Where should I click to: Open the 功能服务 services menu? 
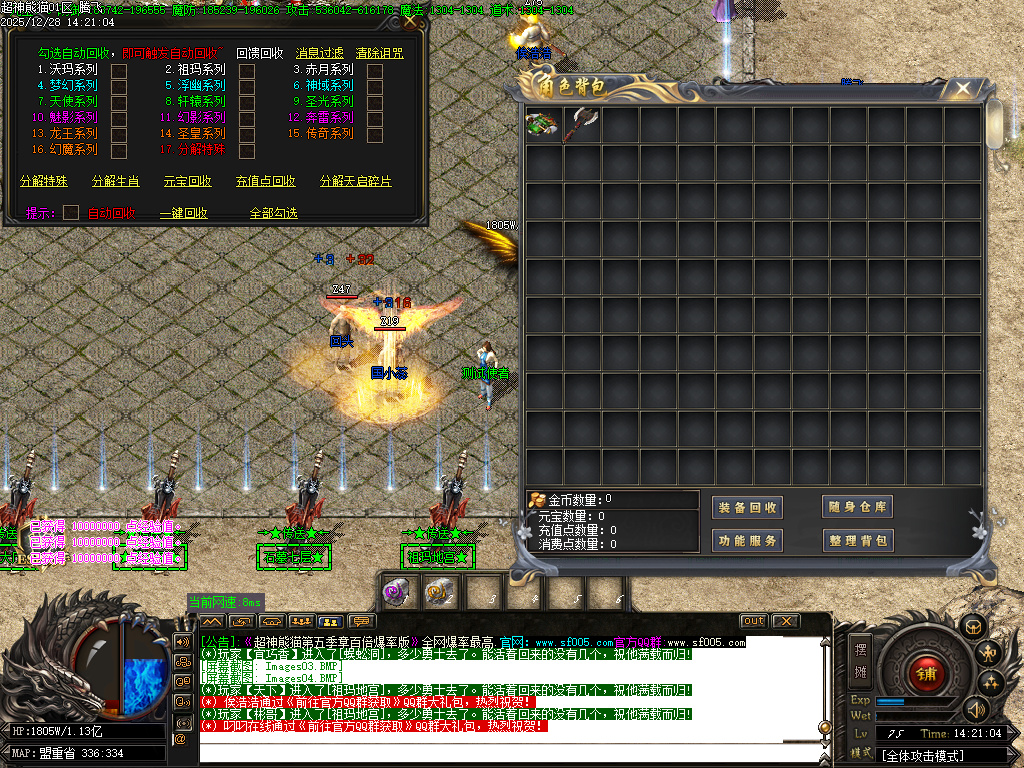pyautogui.click(x=747, y=541)
